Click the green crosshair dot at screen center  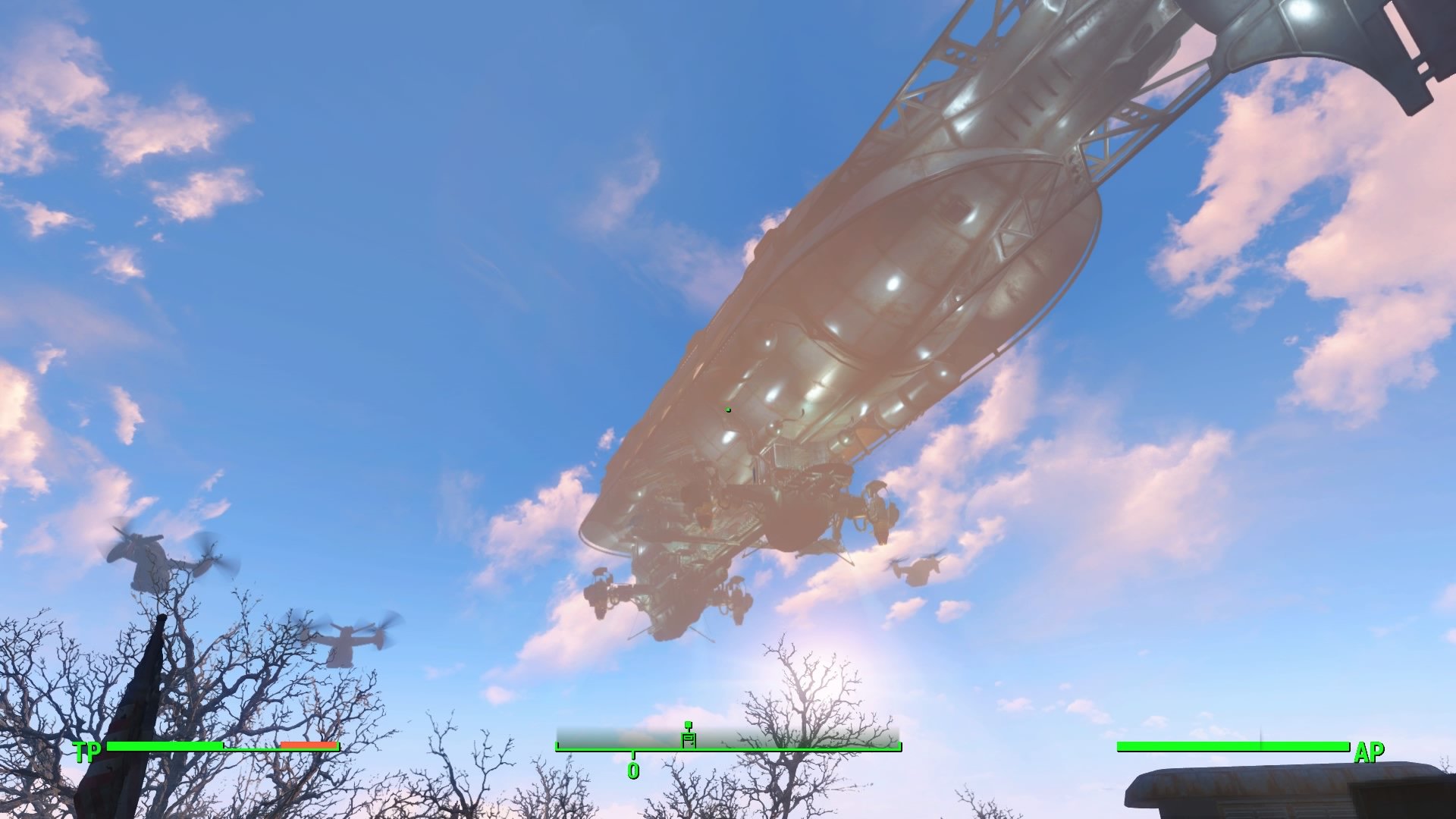(727, 409)
